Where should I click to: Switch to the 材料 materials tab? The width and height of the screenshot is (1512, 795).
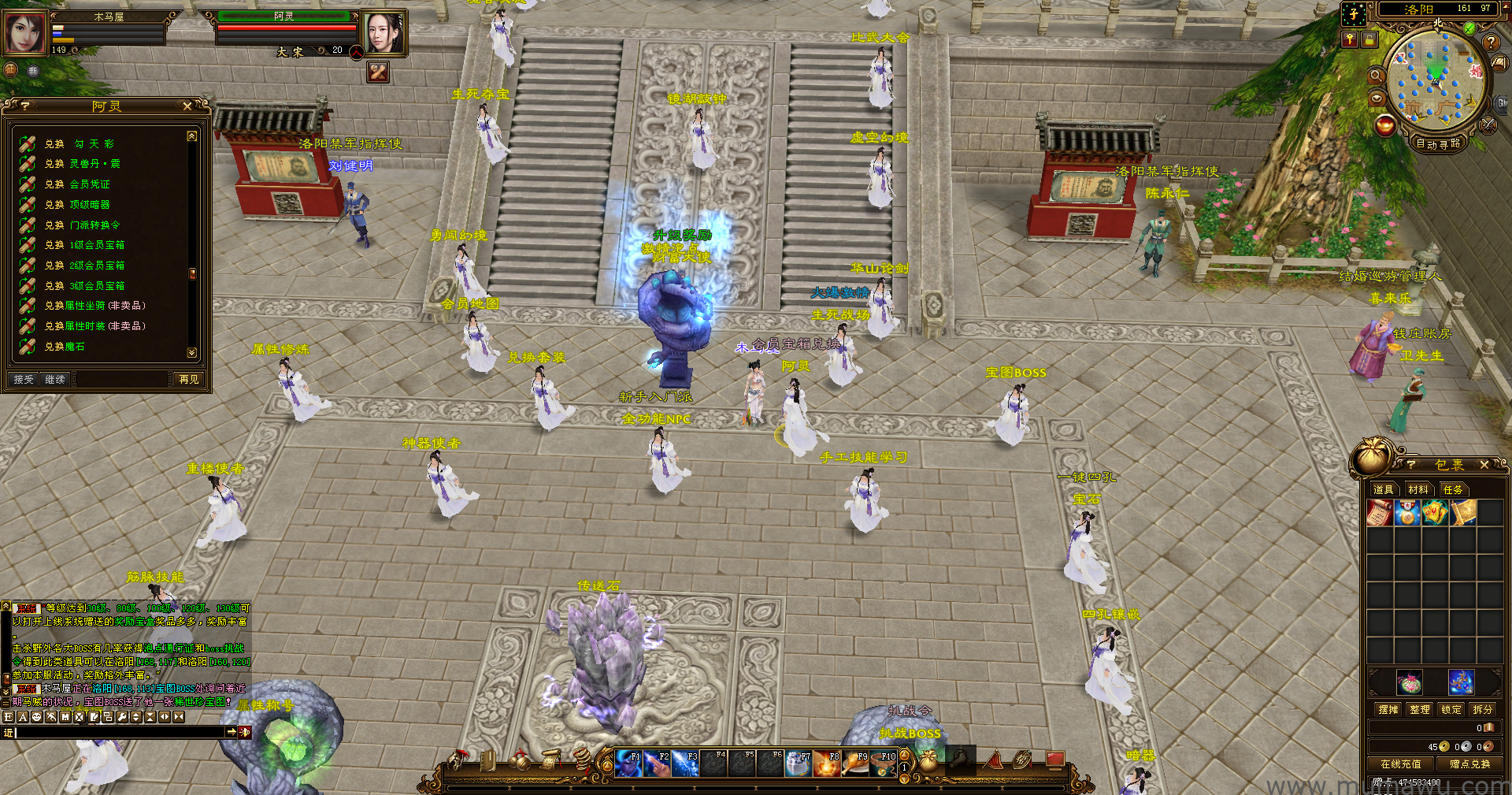[x=1417, y=490]
